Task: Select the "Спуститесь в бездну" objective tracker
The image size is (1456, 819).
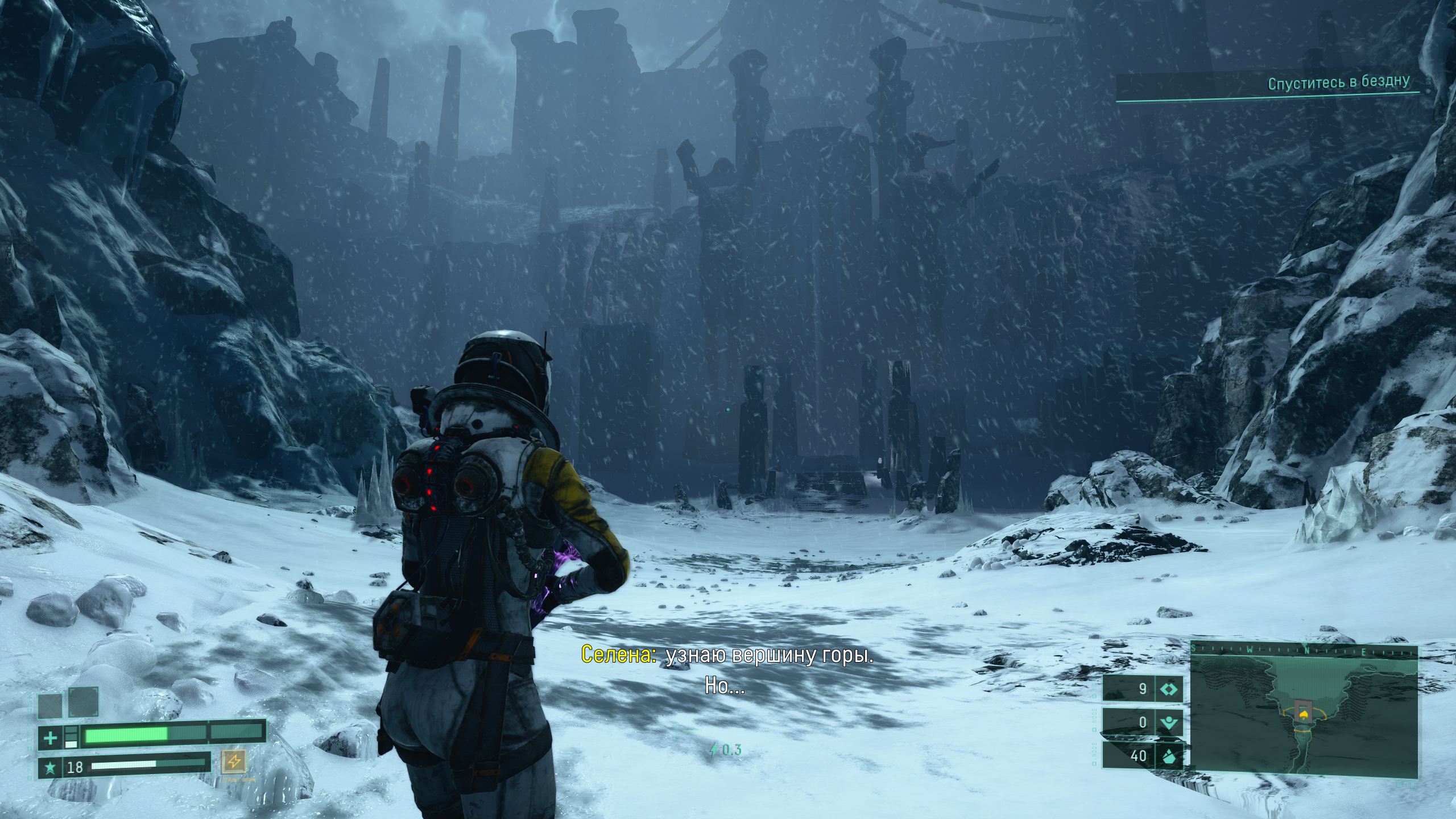Action: (x=1338, y=83)
